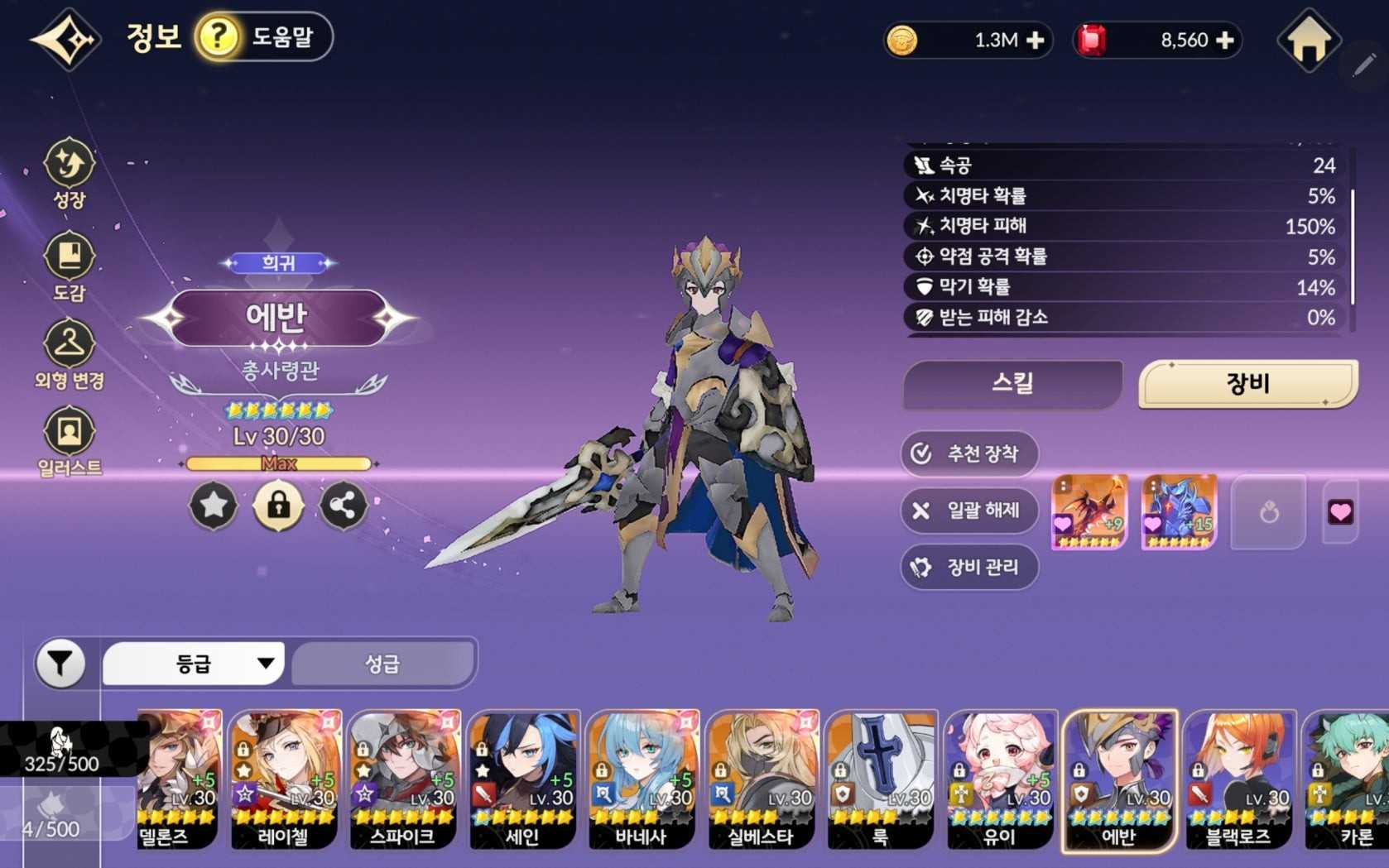Add red gems with the plus button
This screenshot has width=1389, height=868.
point(1225,40)
